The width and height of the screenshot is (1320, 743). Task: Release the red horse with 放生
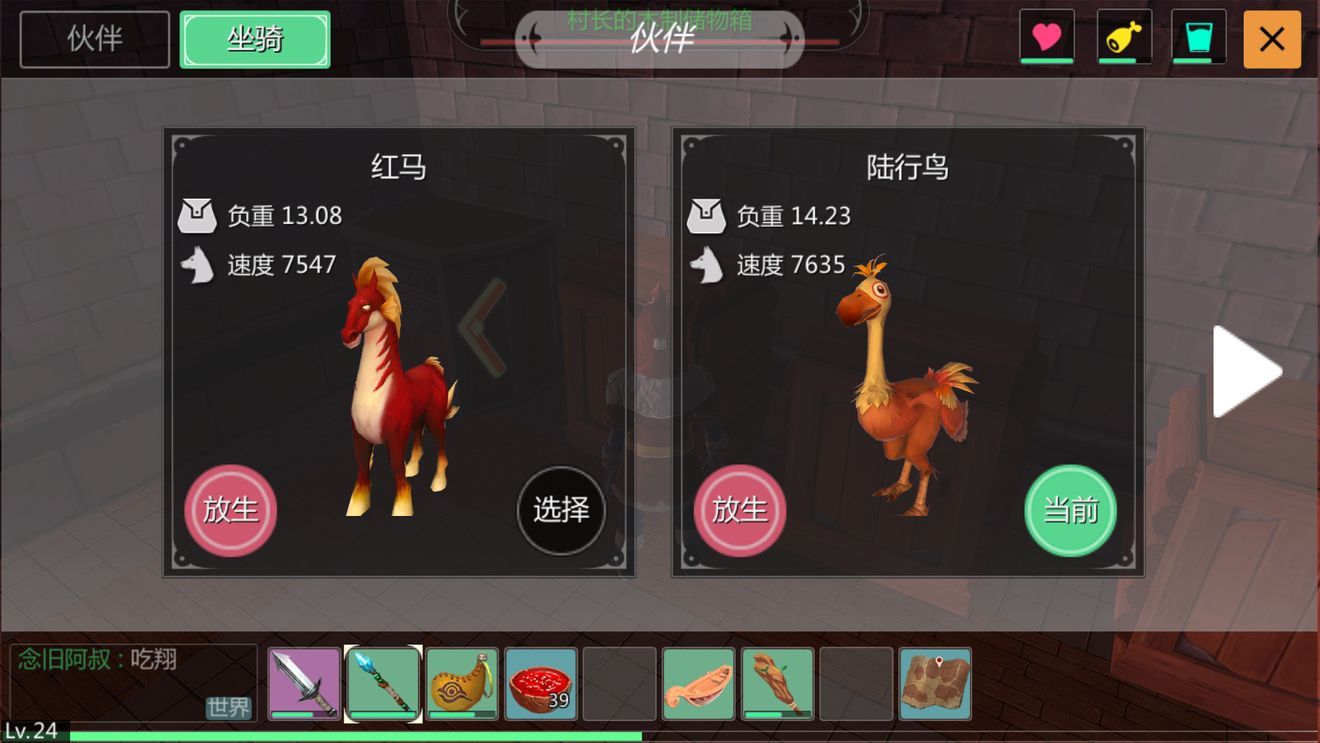(231, 510)
